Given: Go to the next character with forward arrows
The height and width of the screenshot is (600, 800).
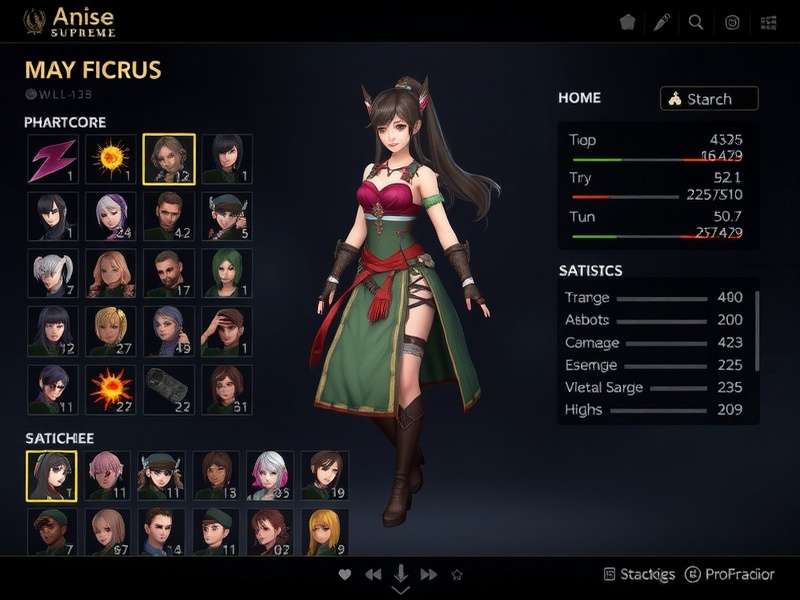Looking at the screenshot, I should (x=429, y=575).
